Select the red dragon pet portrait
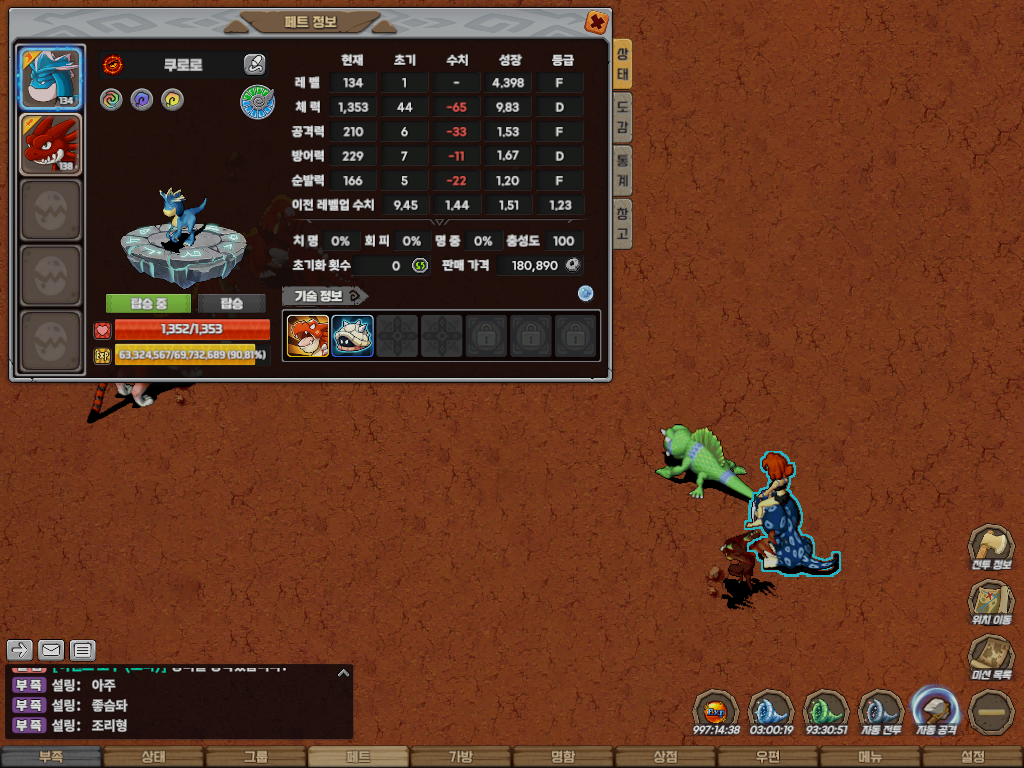 click(51, 145)
